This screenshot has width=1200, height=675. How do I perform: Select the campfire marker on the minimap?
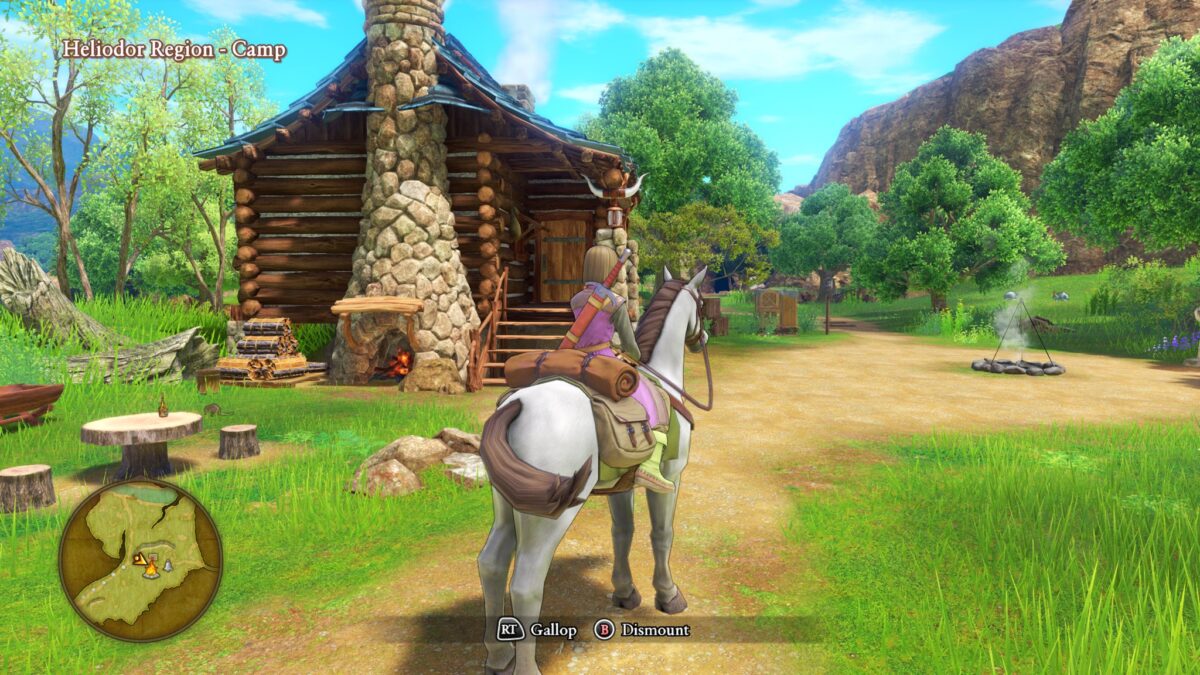(x=151, y=568)
